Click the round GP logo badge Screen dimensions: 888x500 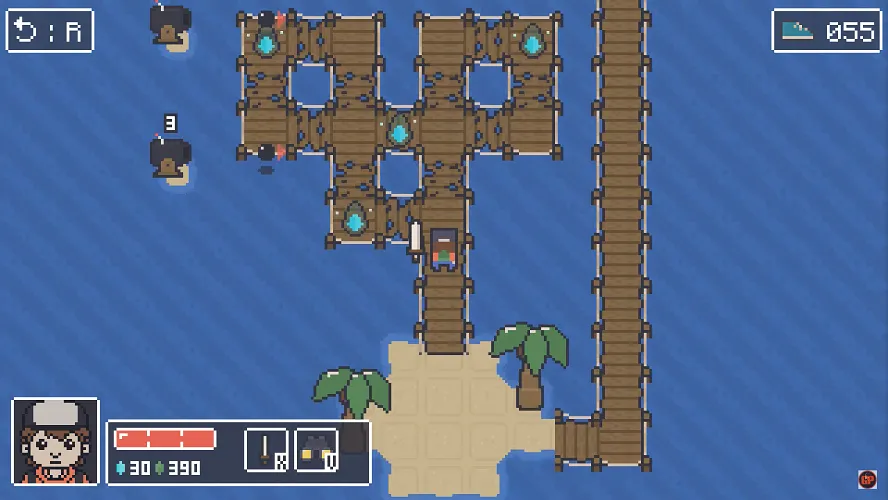867,479
